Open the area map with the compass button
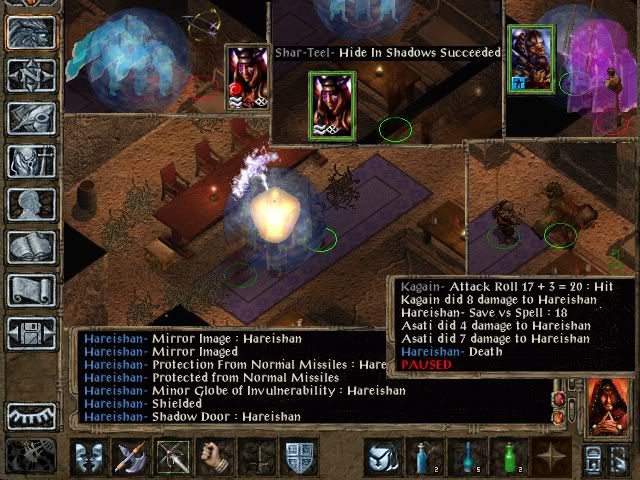The height and width of the screenshot is (480, 640). [31, 76]
